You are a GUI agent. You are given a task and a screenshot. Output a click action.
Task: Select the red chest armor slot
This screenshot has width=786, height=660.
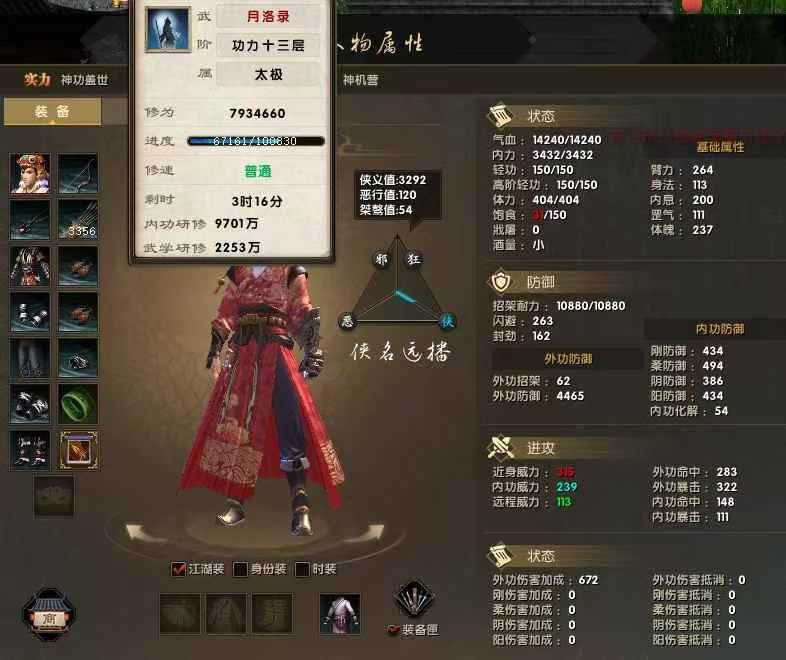tap(30, 266)
